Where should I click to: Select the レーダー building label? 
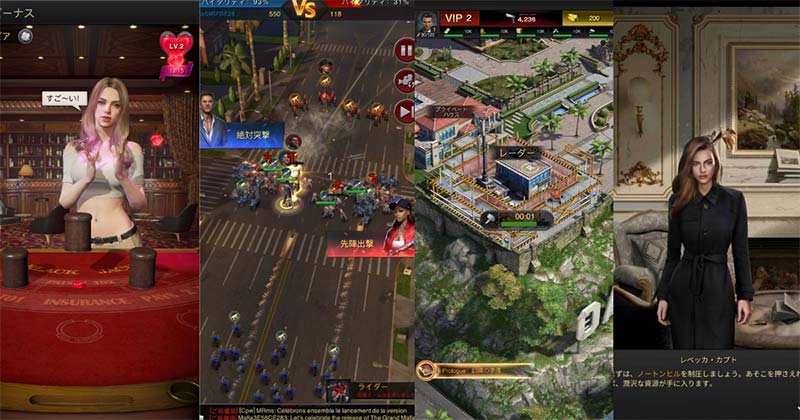(x=518, y=153)
